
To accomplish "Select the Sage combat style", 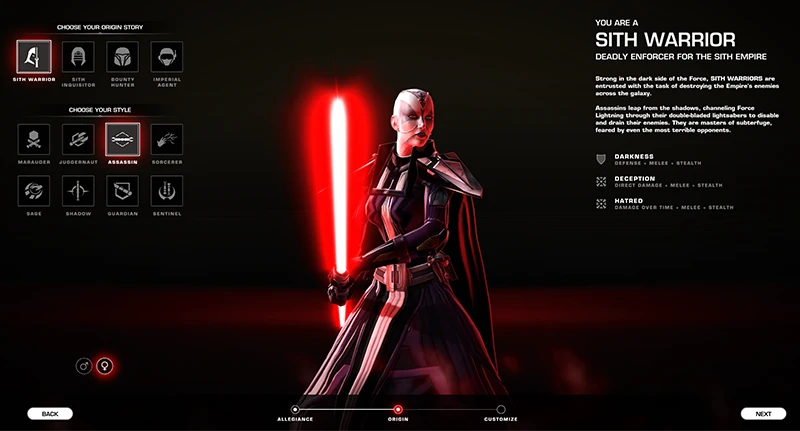I will pos(34,190).
